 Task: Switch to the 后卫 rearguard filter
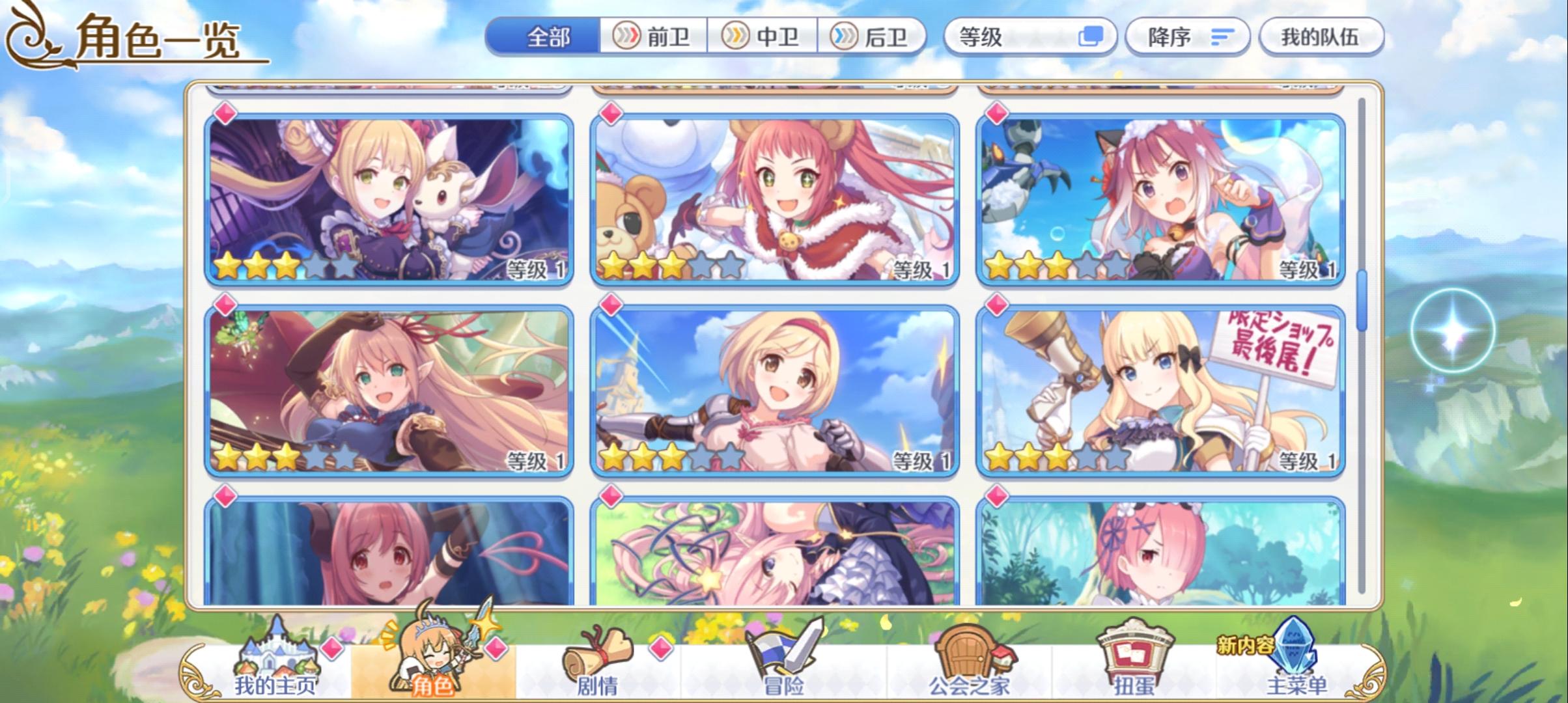pyautogui.click(x=876, y=37)
